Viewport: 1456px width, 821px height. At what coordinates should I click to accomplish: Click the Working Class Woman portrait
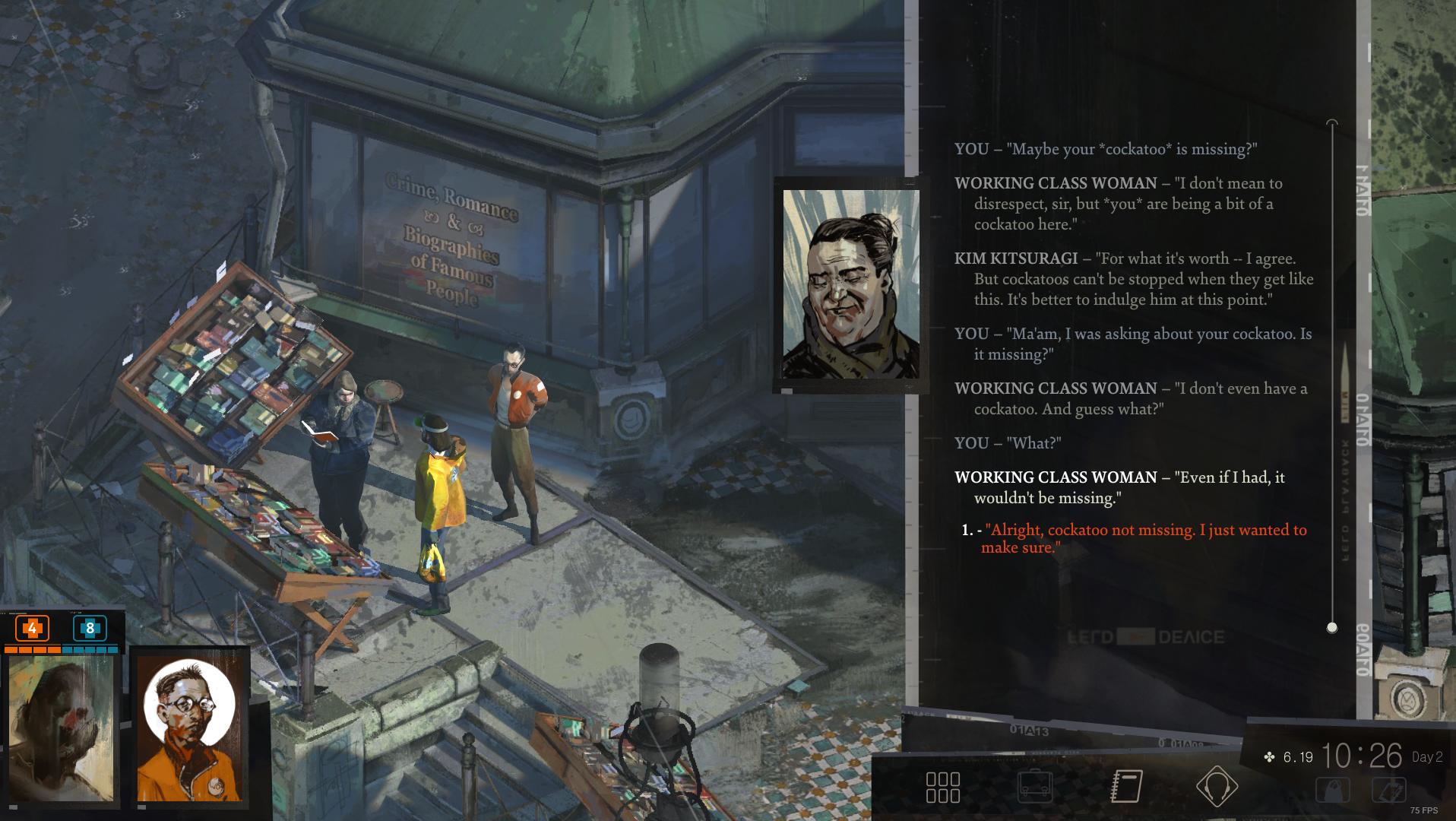click(850, 284)
